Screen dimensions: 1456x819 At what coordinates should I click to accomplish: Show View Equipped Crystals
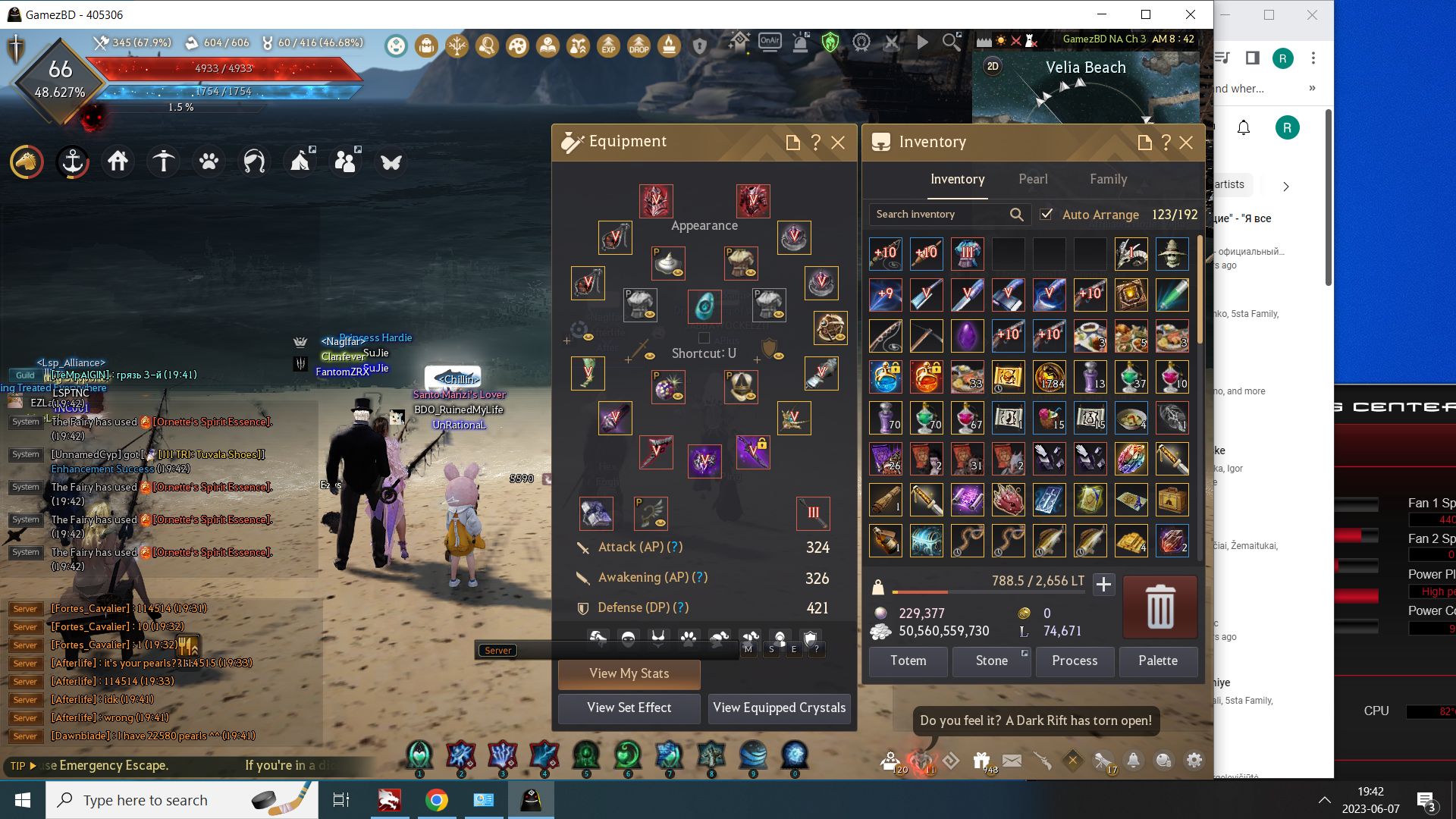(779, 708)
